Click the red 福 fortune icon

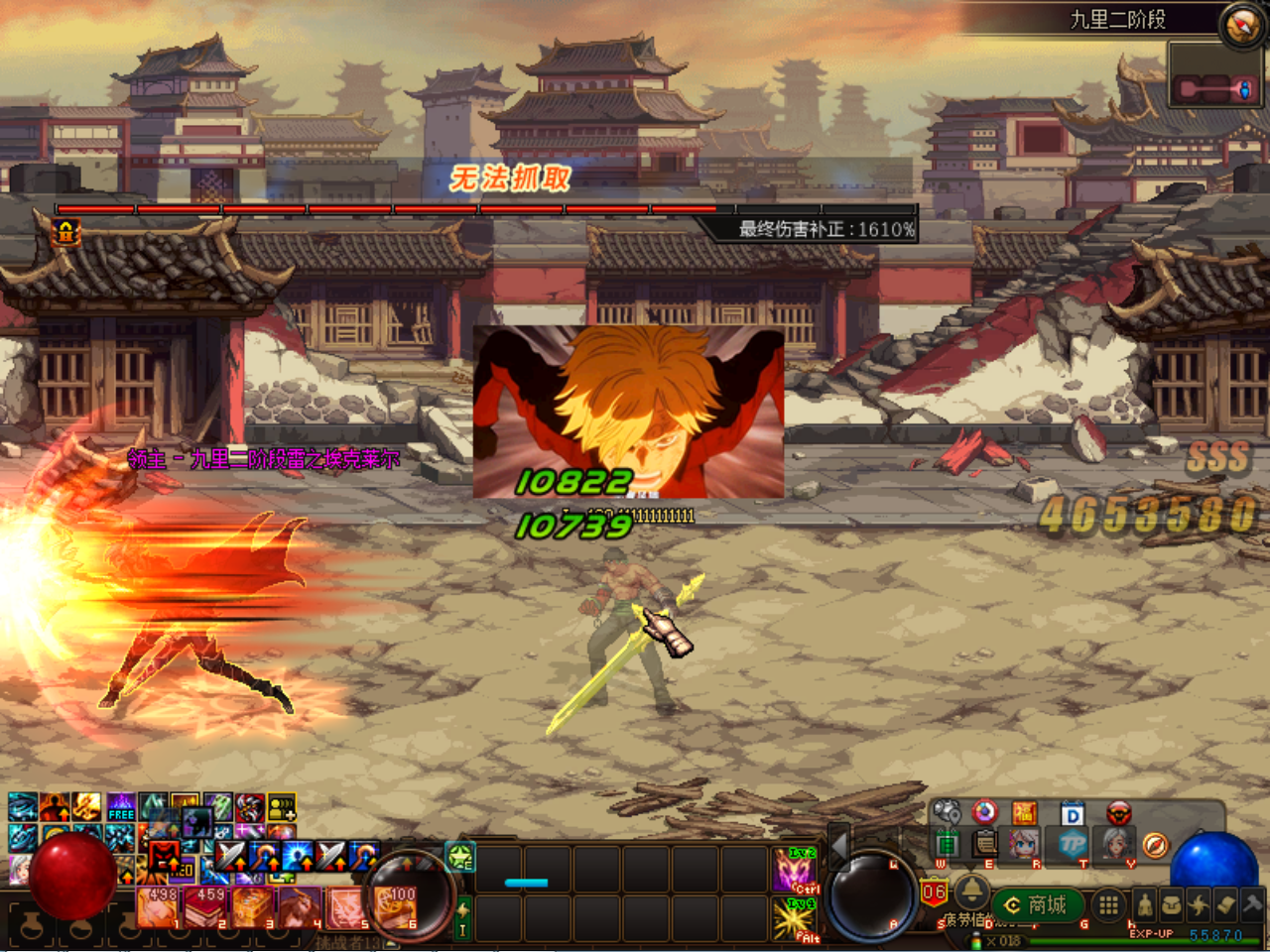pos(1024,813)
